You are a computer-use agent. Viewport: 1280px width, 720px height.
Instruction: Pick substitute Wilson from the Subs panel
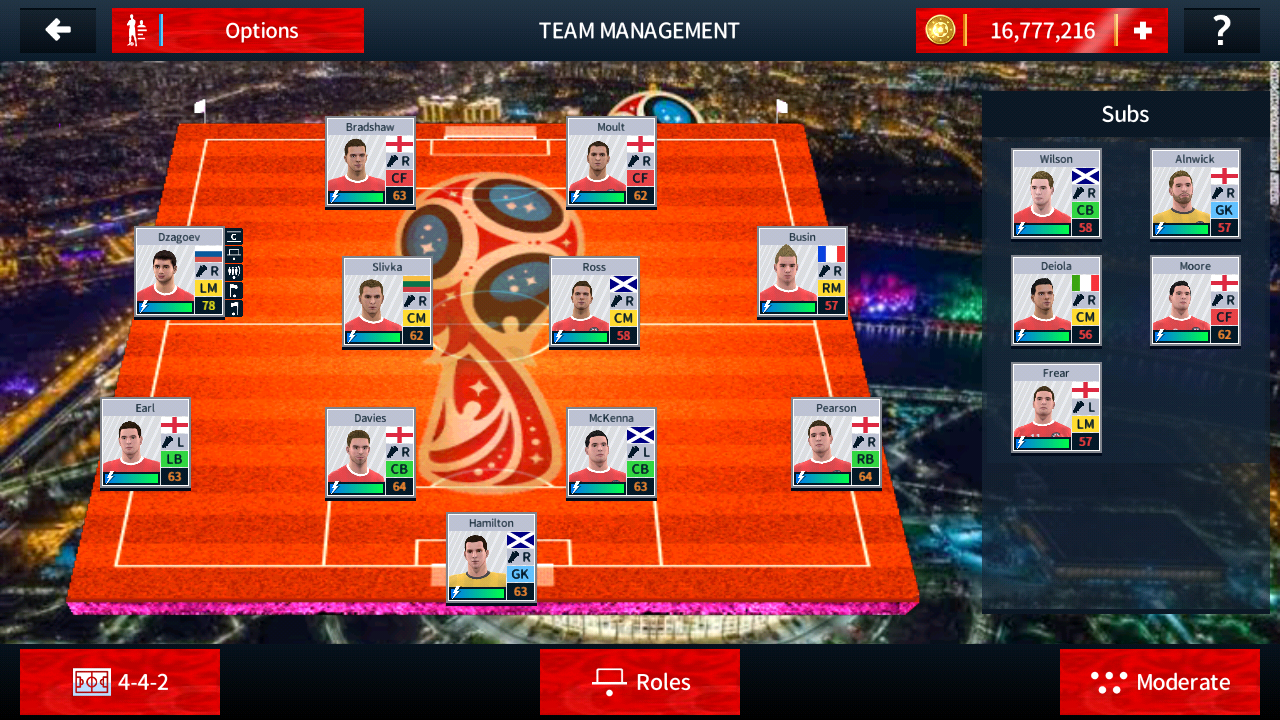point(1056,192)
